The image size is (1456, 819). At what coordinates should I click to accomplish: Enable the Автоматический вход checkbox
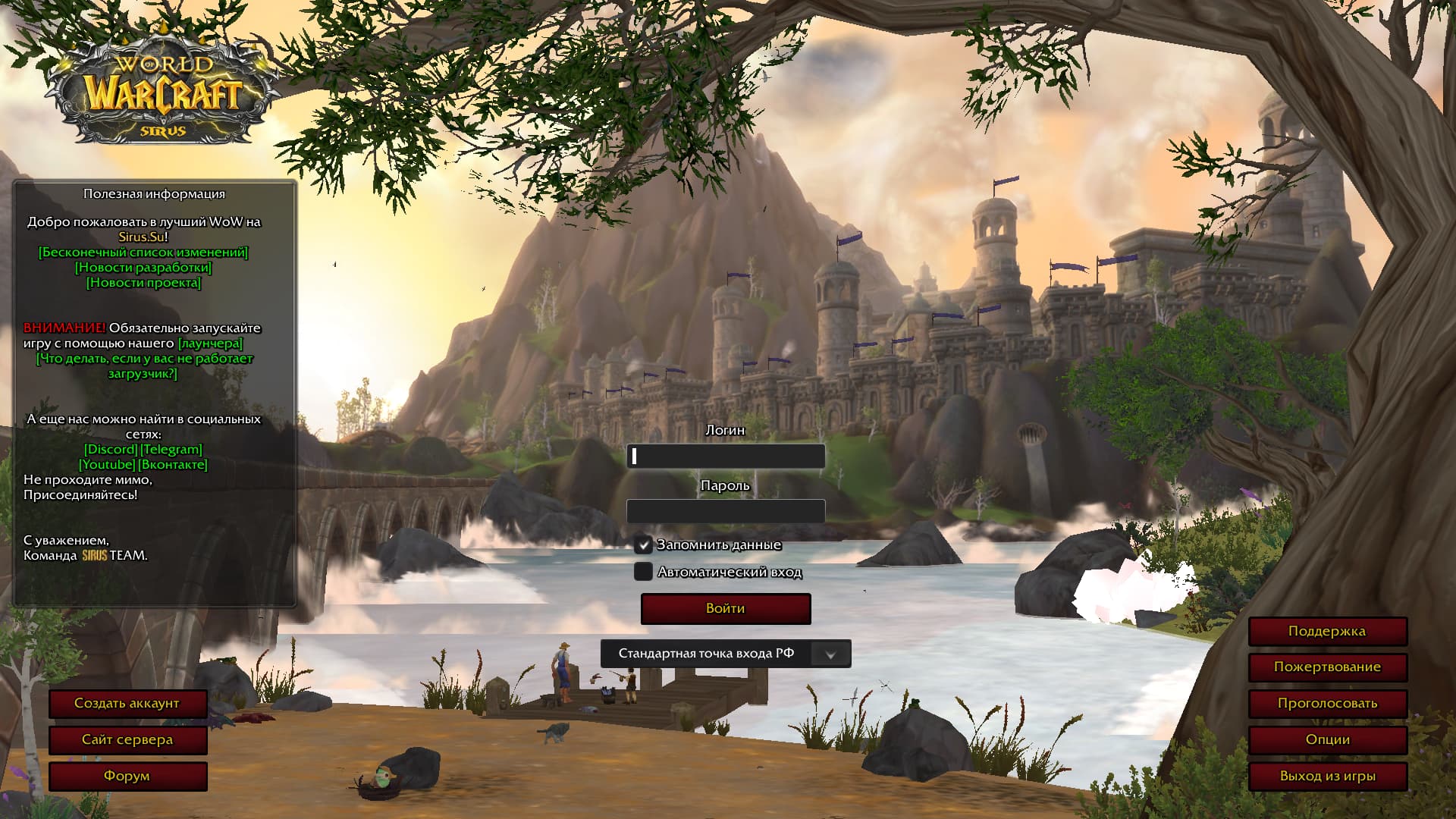[643, 572]
